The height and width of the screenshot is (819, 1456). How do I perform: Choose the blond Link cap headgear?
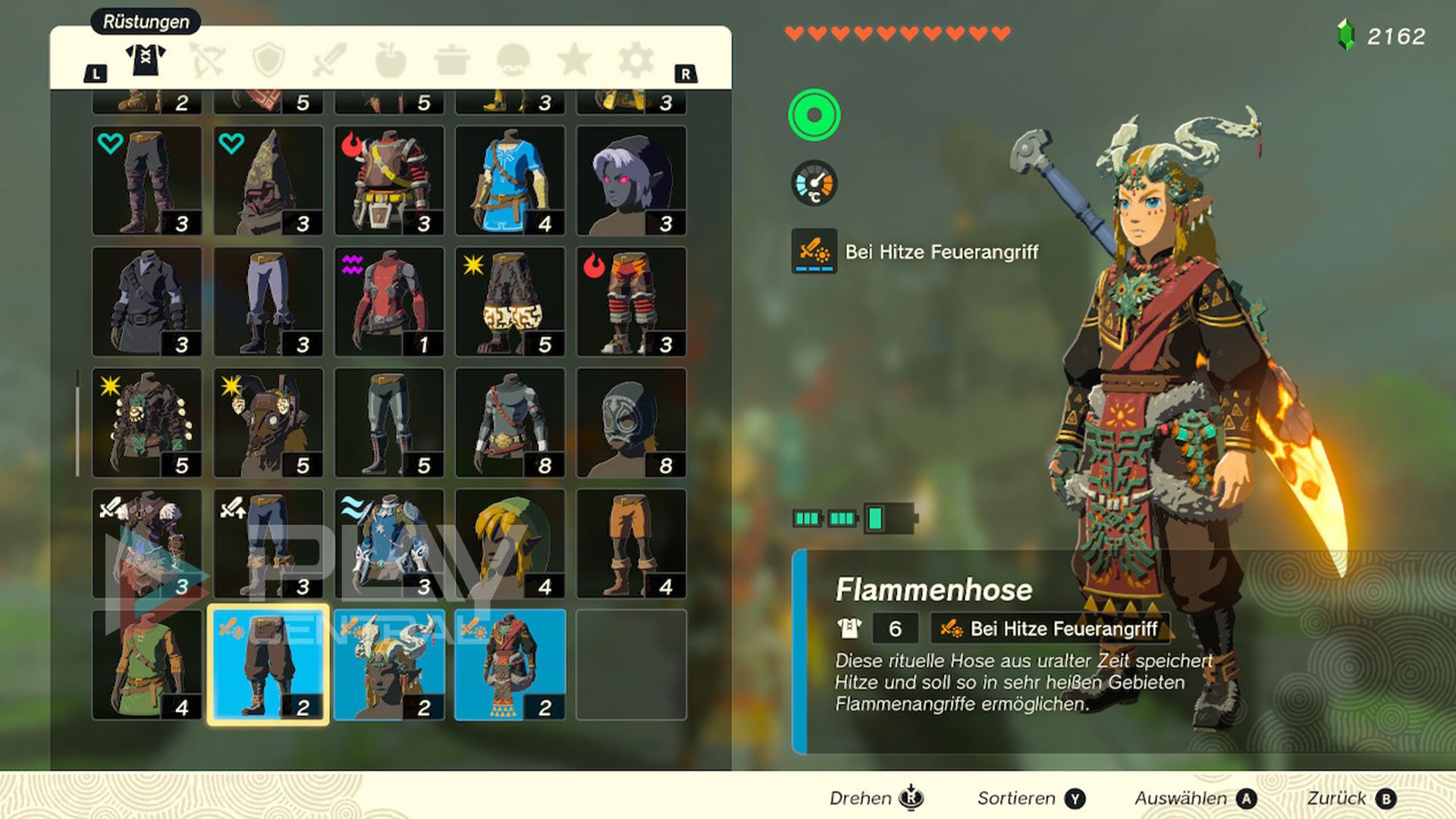[510, 544]
